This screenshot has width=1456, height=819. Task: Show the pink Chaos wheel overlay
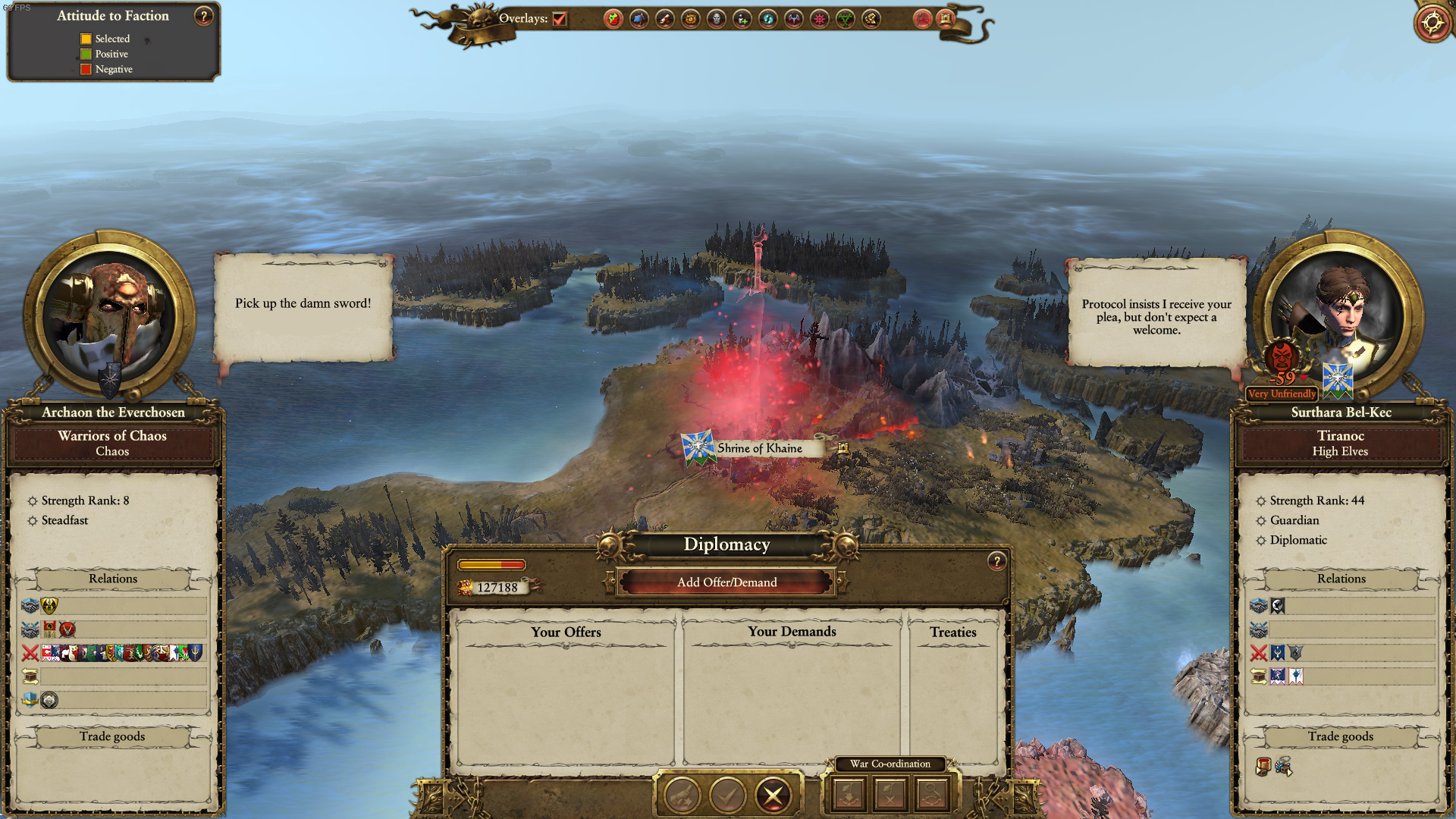click(x=820, y=19)
